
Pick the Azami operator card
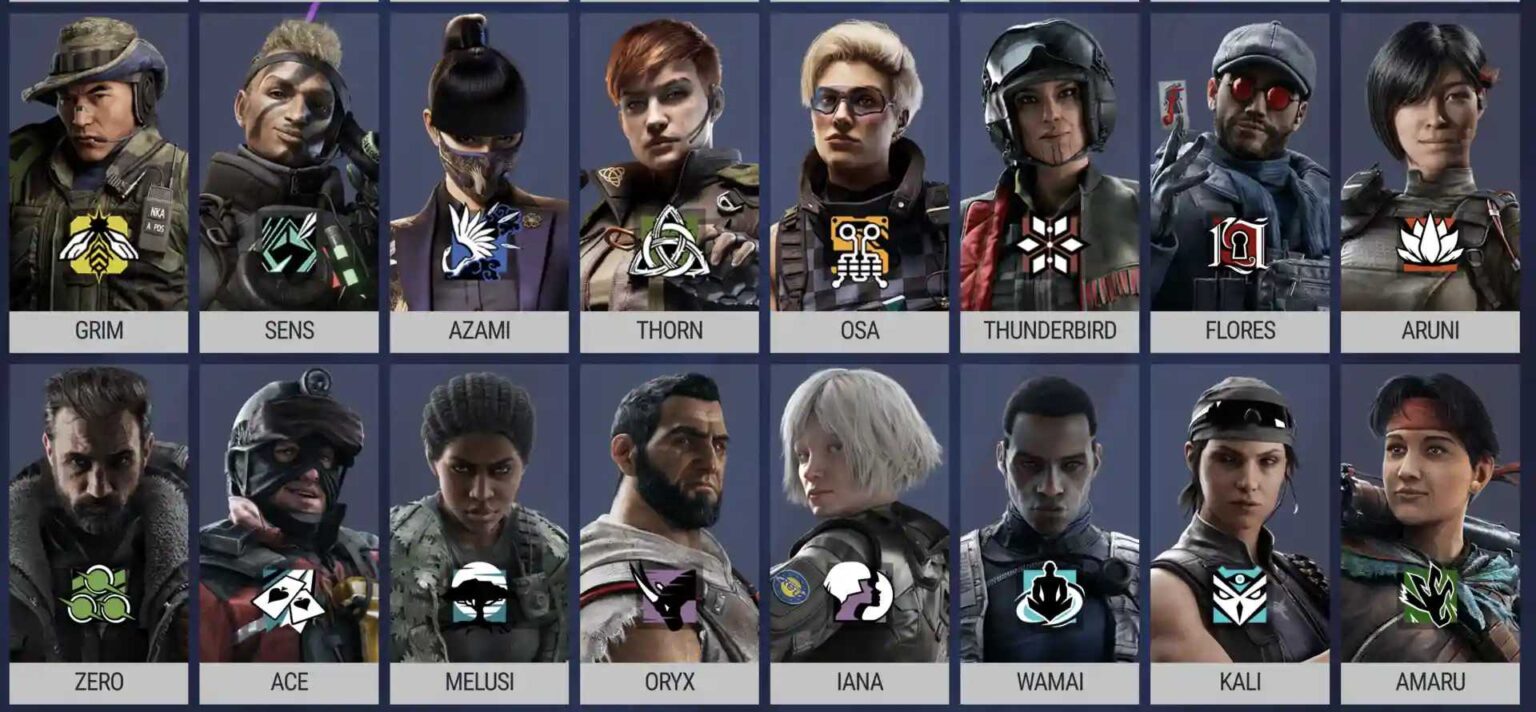pyautogui.click(x=479, y=182)
